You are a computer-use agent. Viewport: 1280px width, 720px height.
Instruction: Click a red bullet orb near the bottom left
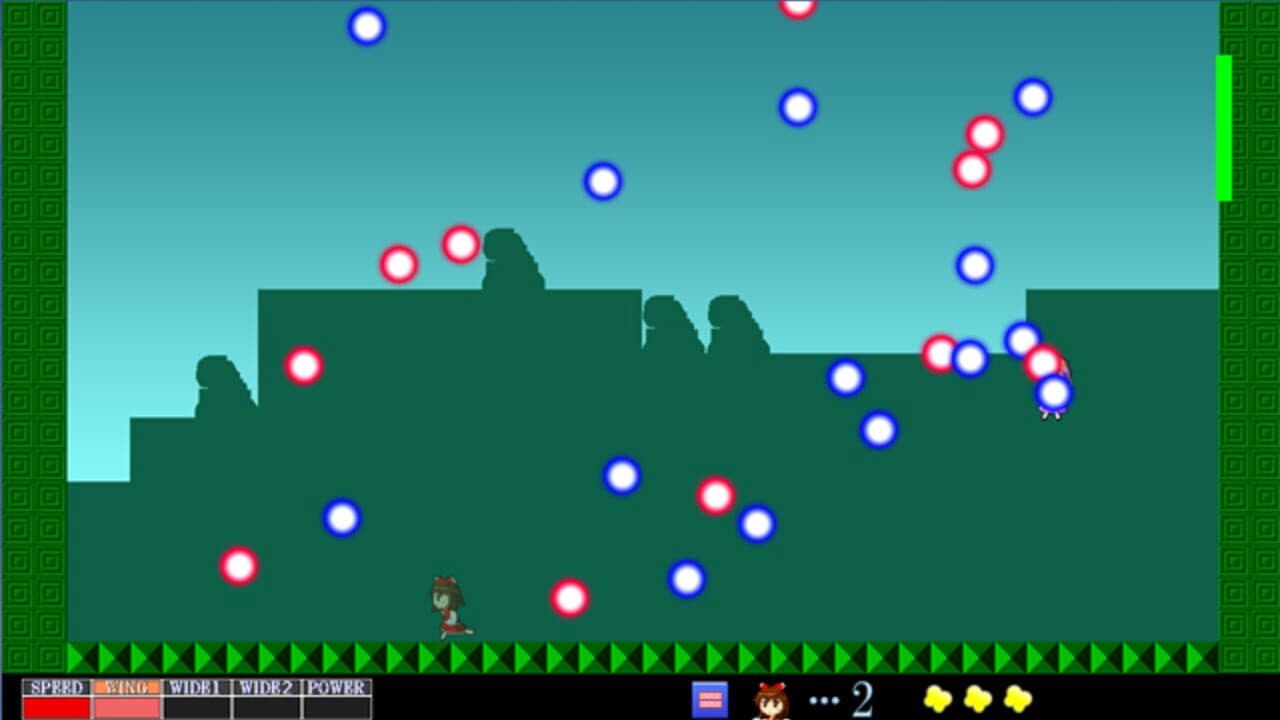[238, 566]
